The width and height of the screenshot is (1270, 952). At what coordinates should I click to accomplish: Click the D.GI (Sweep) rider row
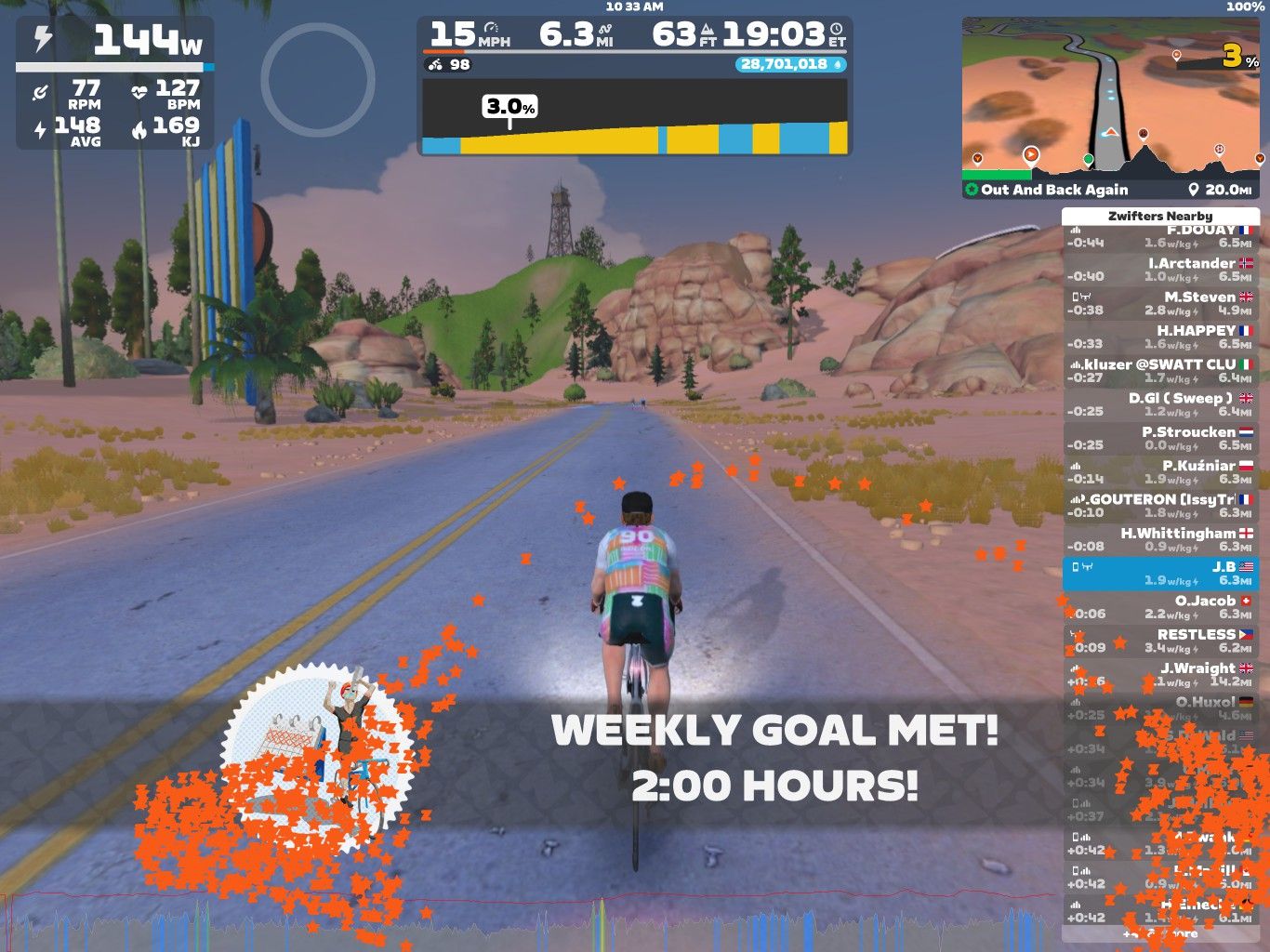pyautogui.click(x=1160, y=404)
